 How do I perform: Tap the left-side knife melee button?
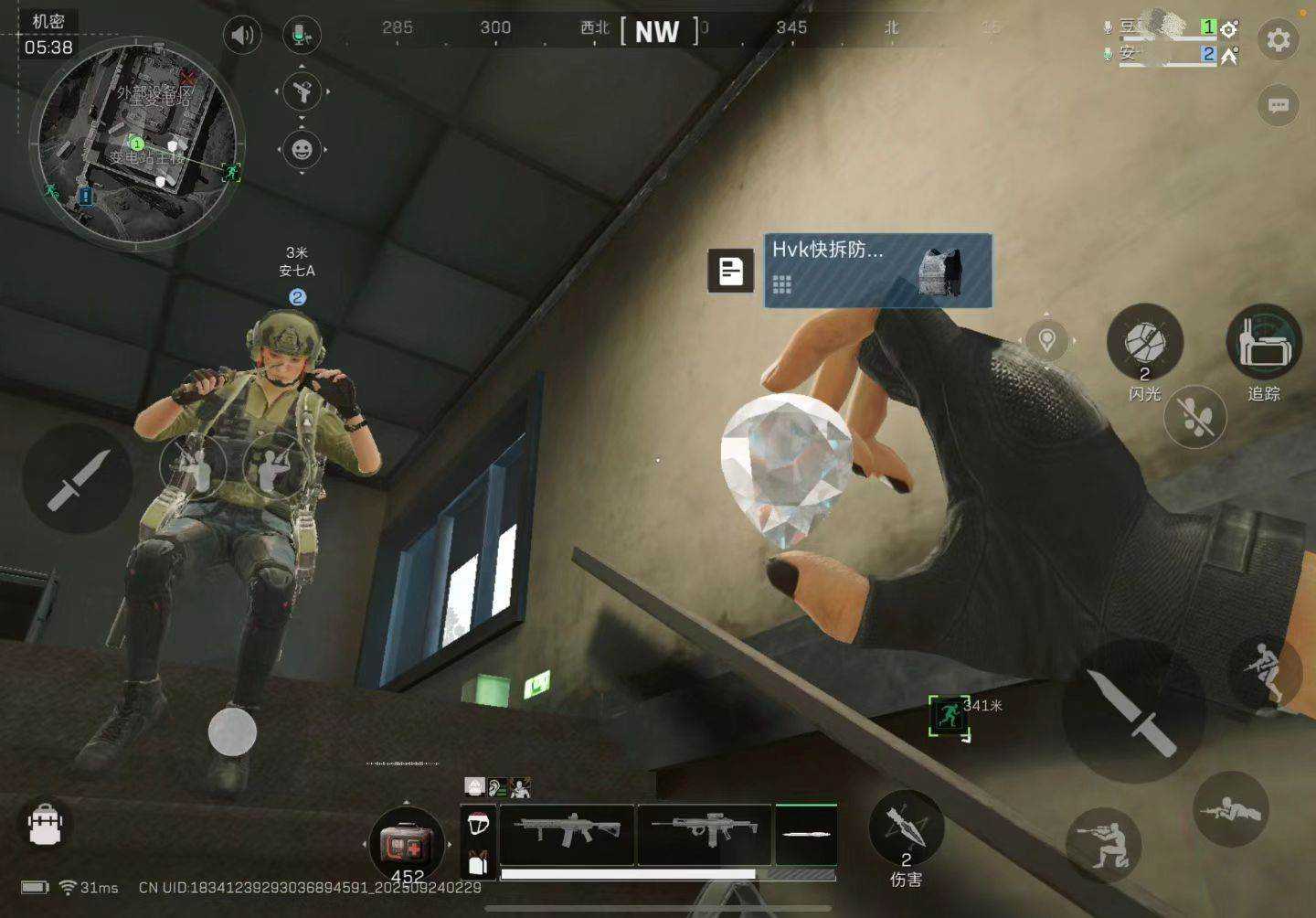click(x=78, y=478)
